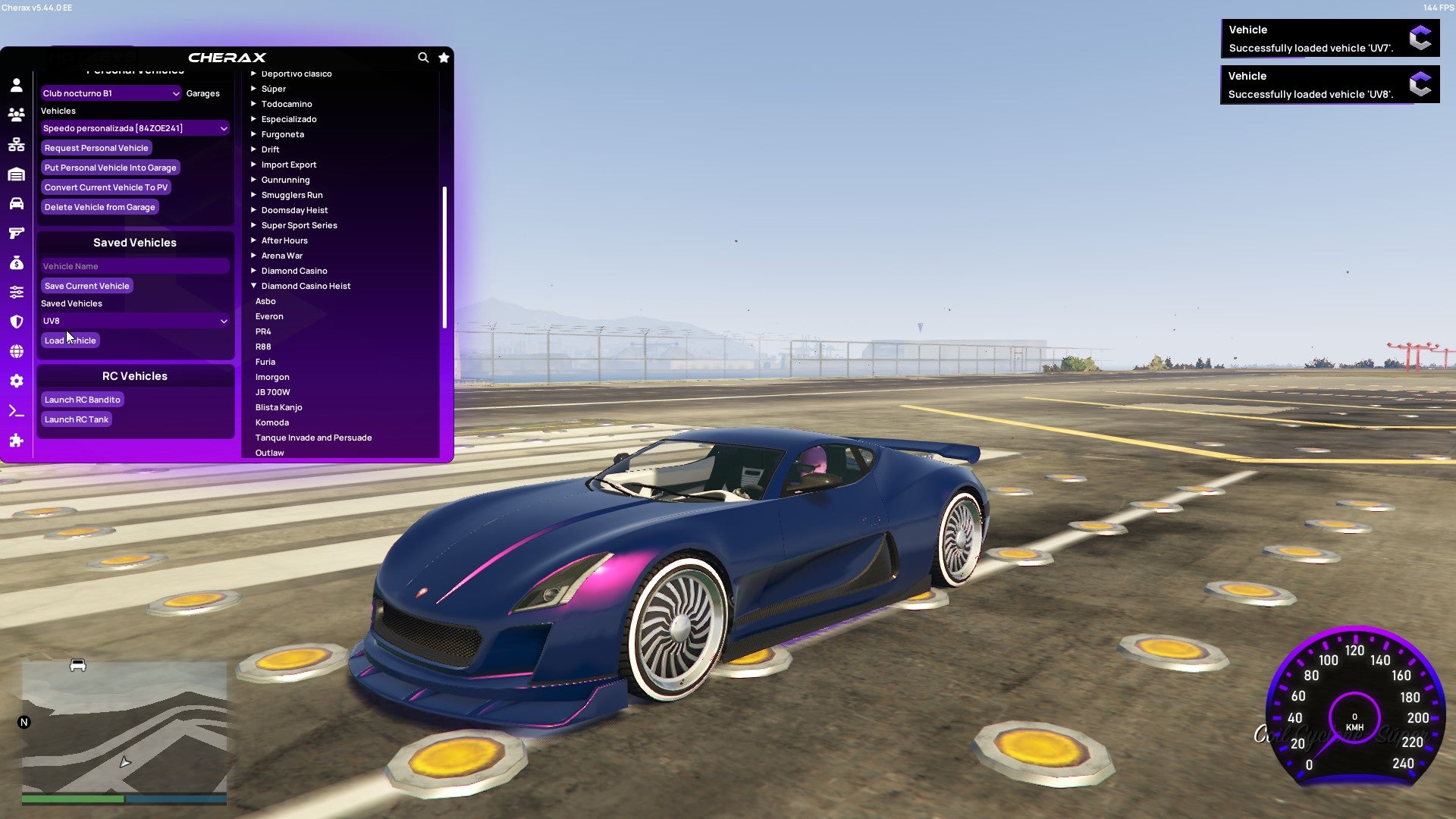
Task: Type a name in the Vehicle Name field
Action: tap(135, 265)
